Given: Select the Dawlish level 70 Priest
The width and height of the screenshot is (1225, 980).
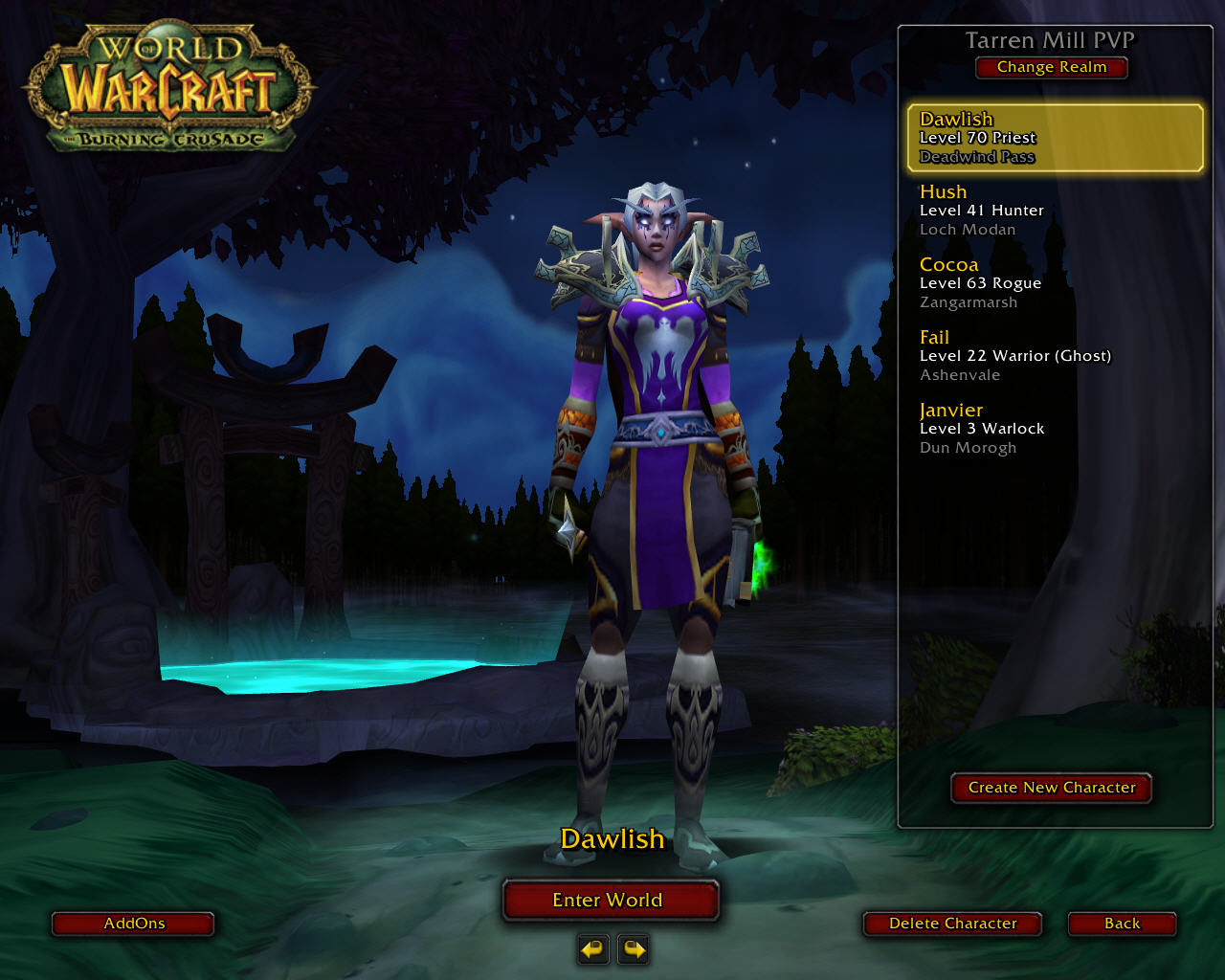Looking at the screenshot, I should 1055,138.
